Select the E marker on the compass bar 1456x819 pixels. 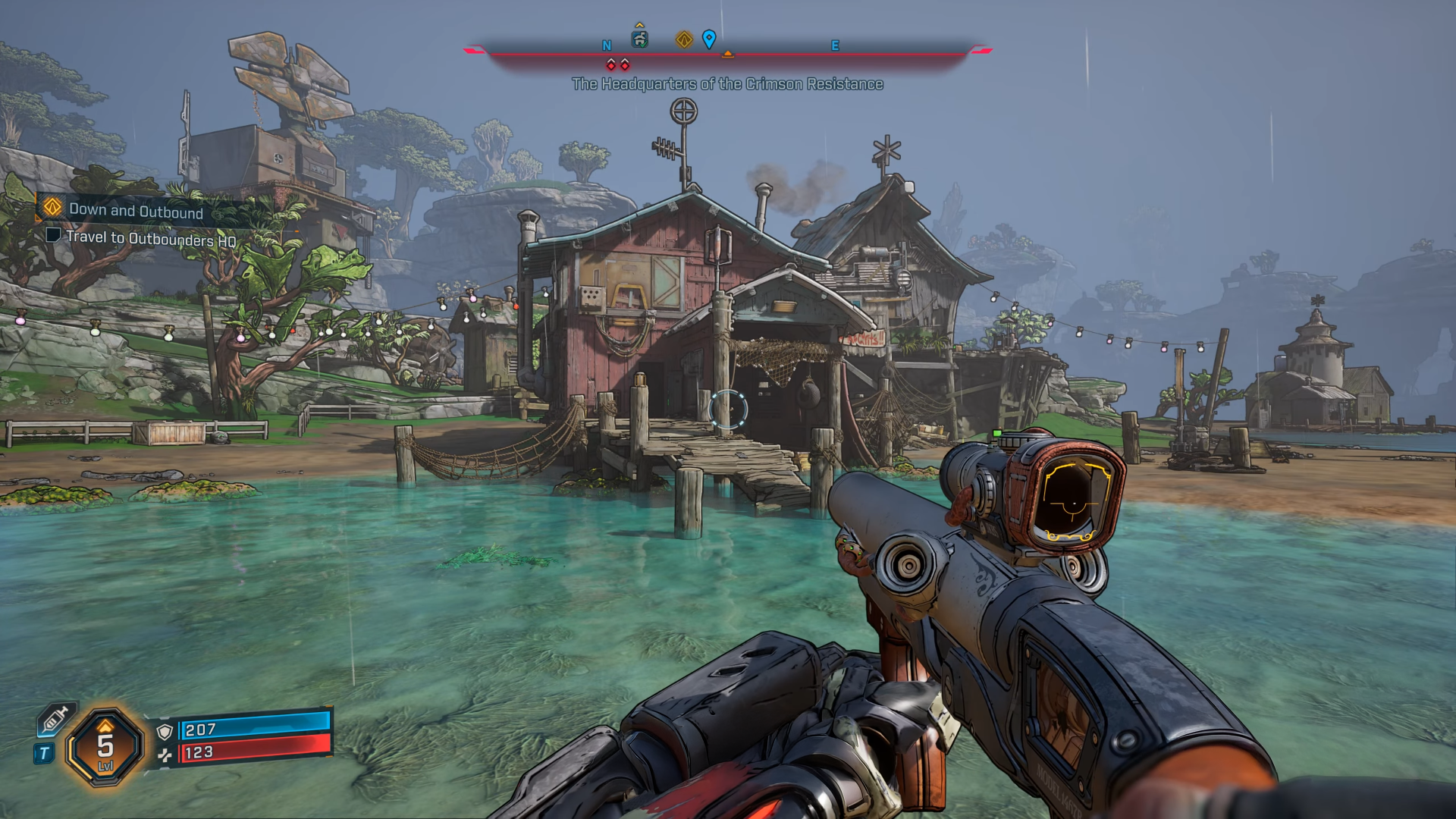click(836, 45)
